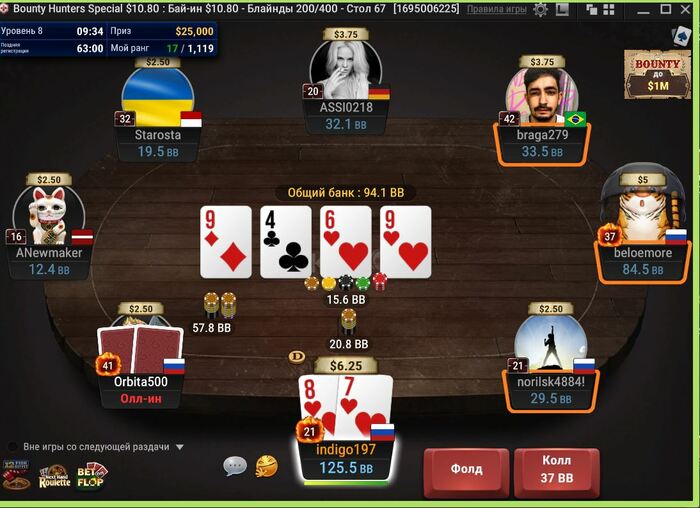This screenshot has width=700, height=508.
Task: Open the Правила игры rules link
Action: [497, 9]
